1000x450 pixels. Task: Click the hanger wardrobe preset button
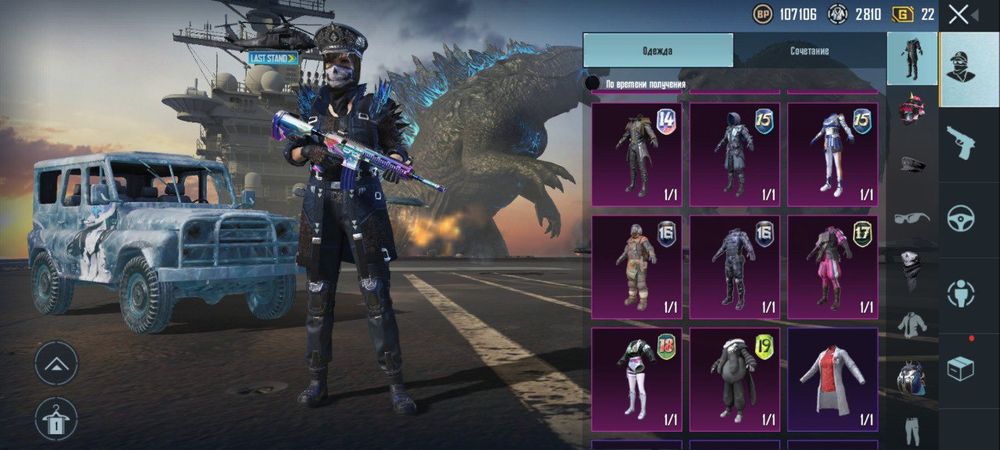pos(56,419)
